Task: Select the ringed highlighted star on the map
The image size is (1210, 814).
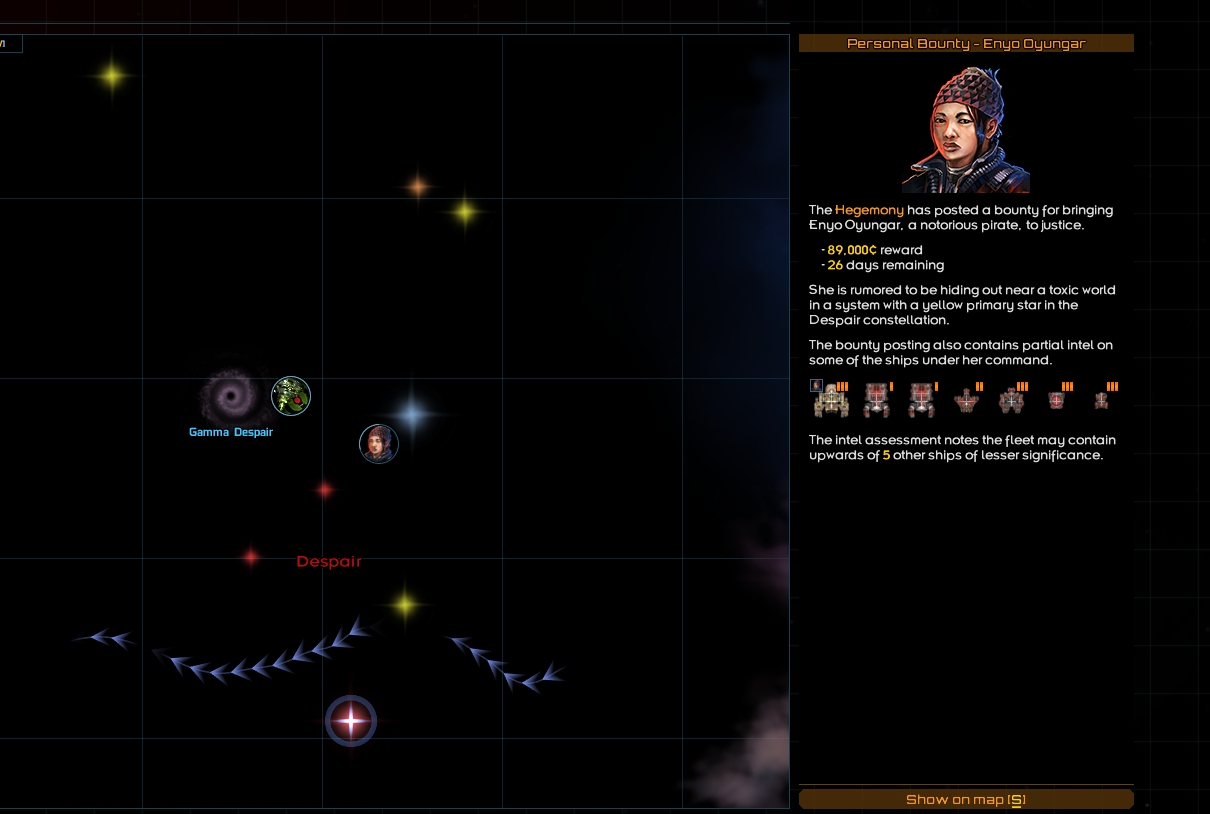Action: point(351,720)
